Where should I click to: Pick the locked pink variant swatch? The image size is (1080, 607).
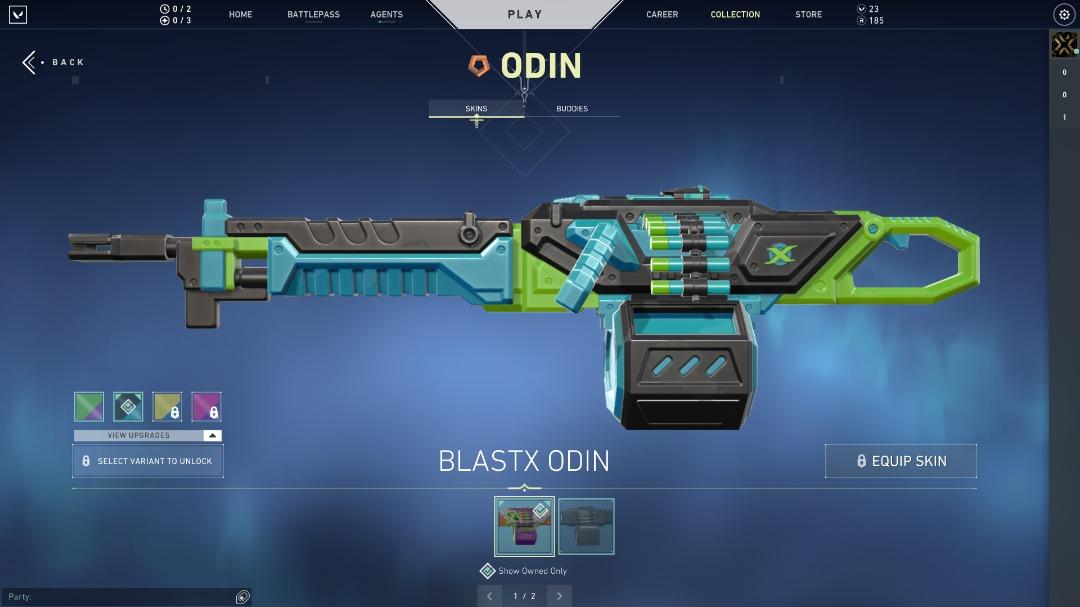pyautogui.click(x=206, y=406)
